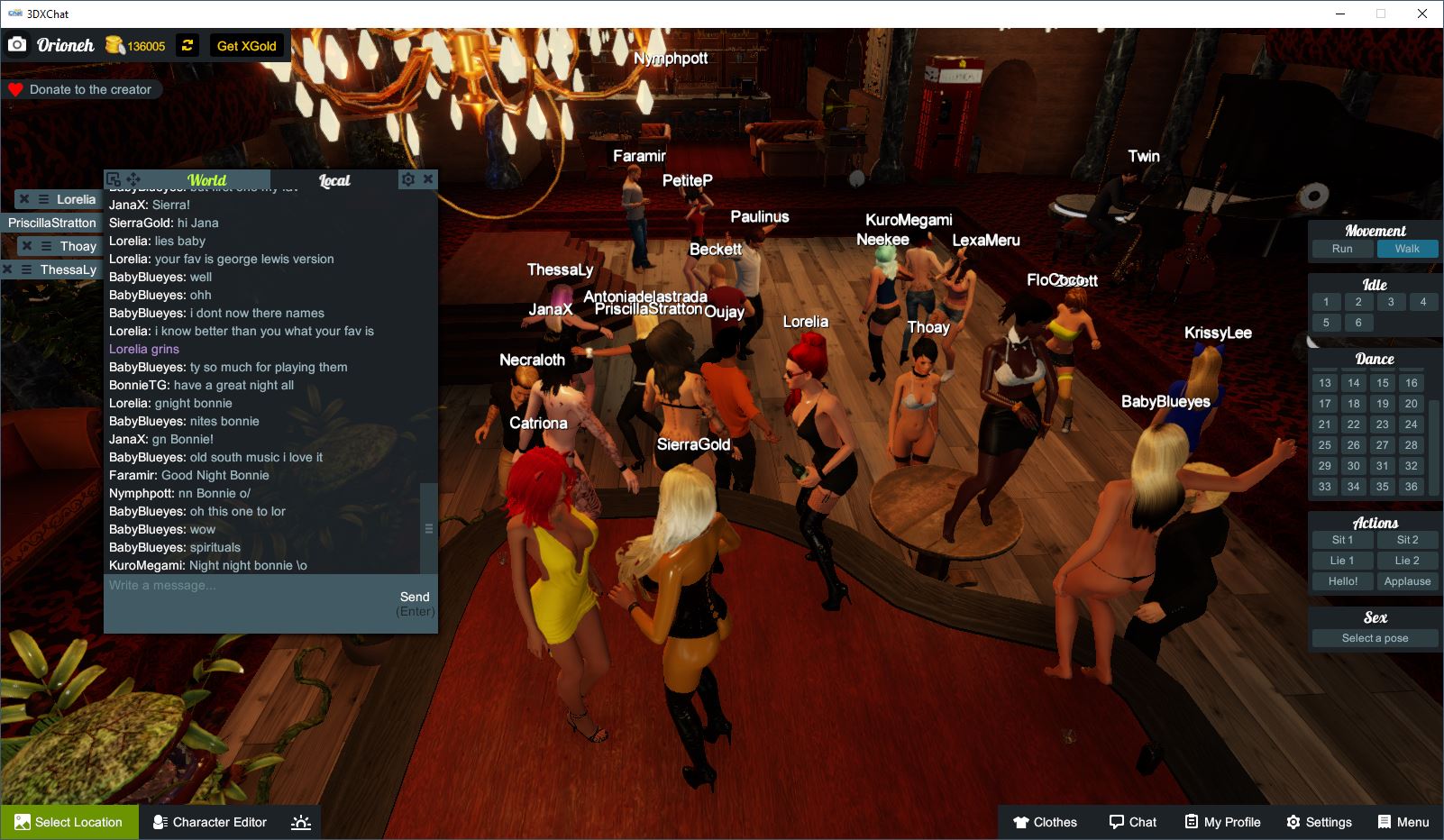Open the Lorelia conversation options menu
1444x840 pixels.
42,199
